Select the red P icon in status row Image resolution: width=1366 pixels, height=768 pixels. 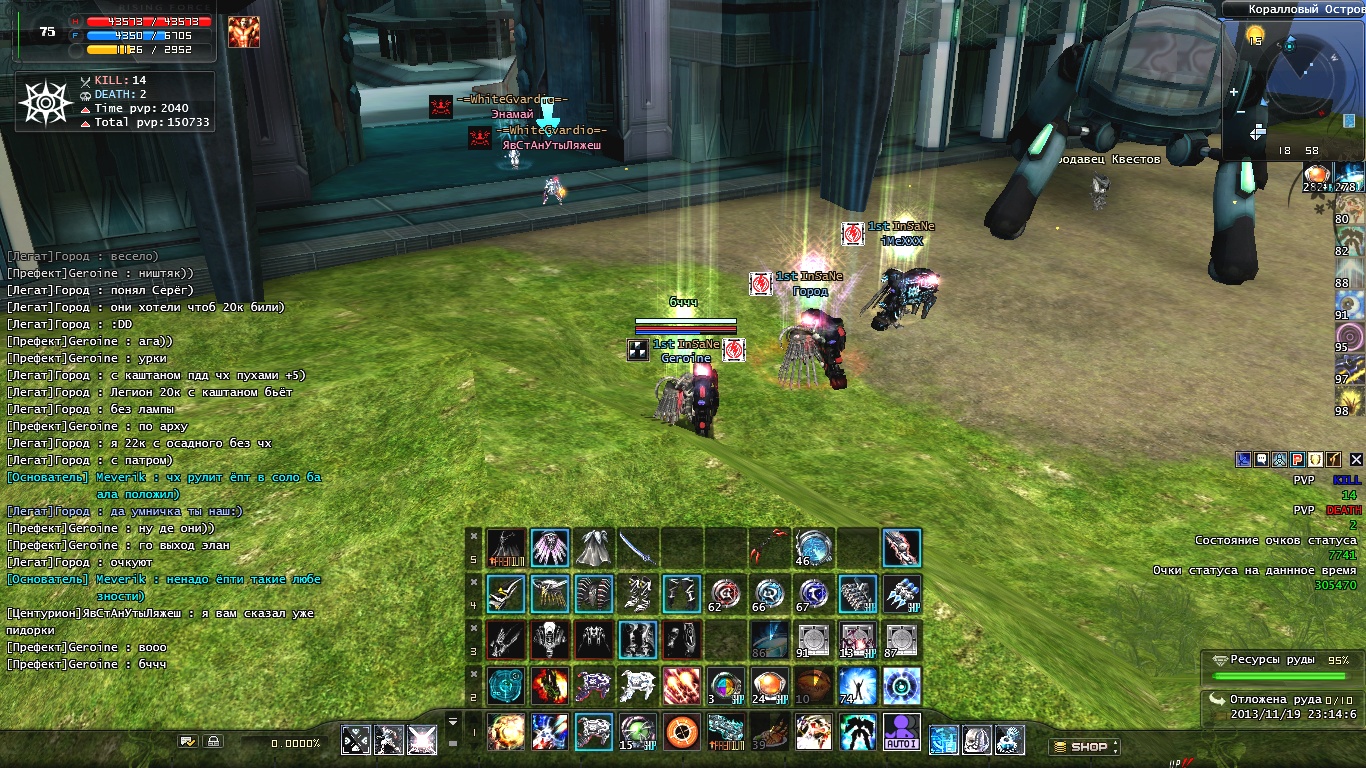click(x=1296, y=459)
